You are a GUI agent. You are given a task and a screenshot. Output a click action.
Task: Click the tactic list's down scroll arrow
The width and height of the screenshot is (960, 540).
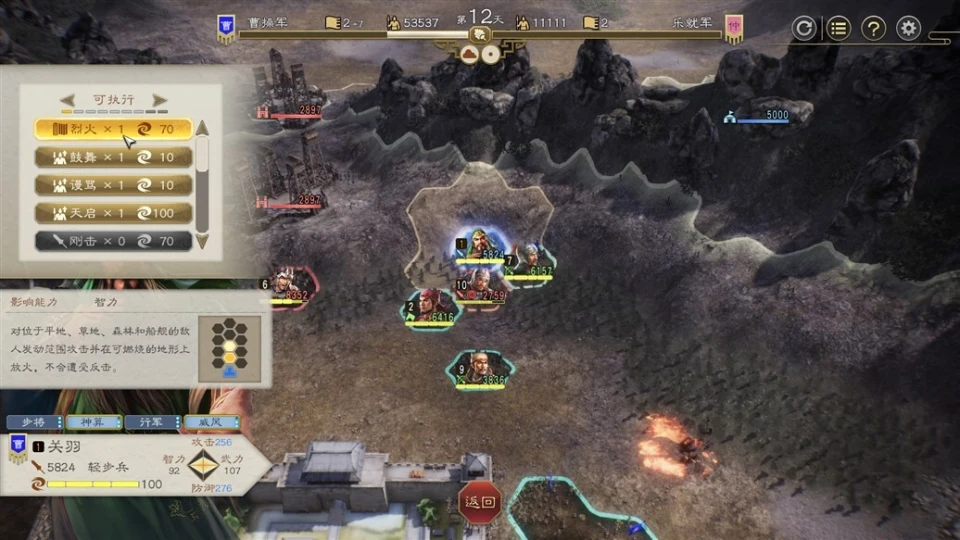click(202, 241)
